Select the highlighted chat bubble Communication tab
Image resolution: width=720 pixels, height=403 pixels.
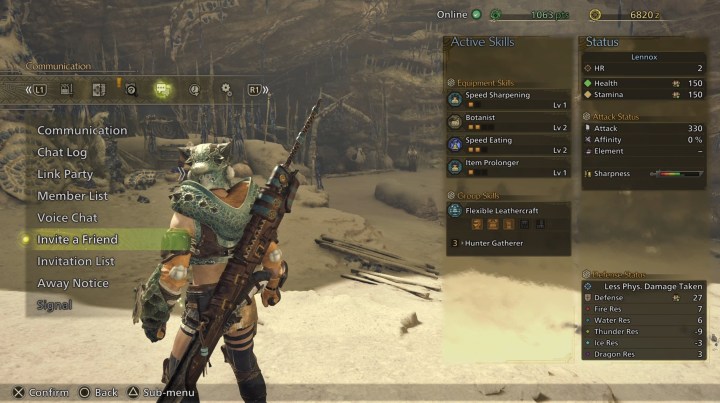pyautogui.click(x=161, y=89)
